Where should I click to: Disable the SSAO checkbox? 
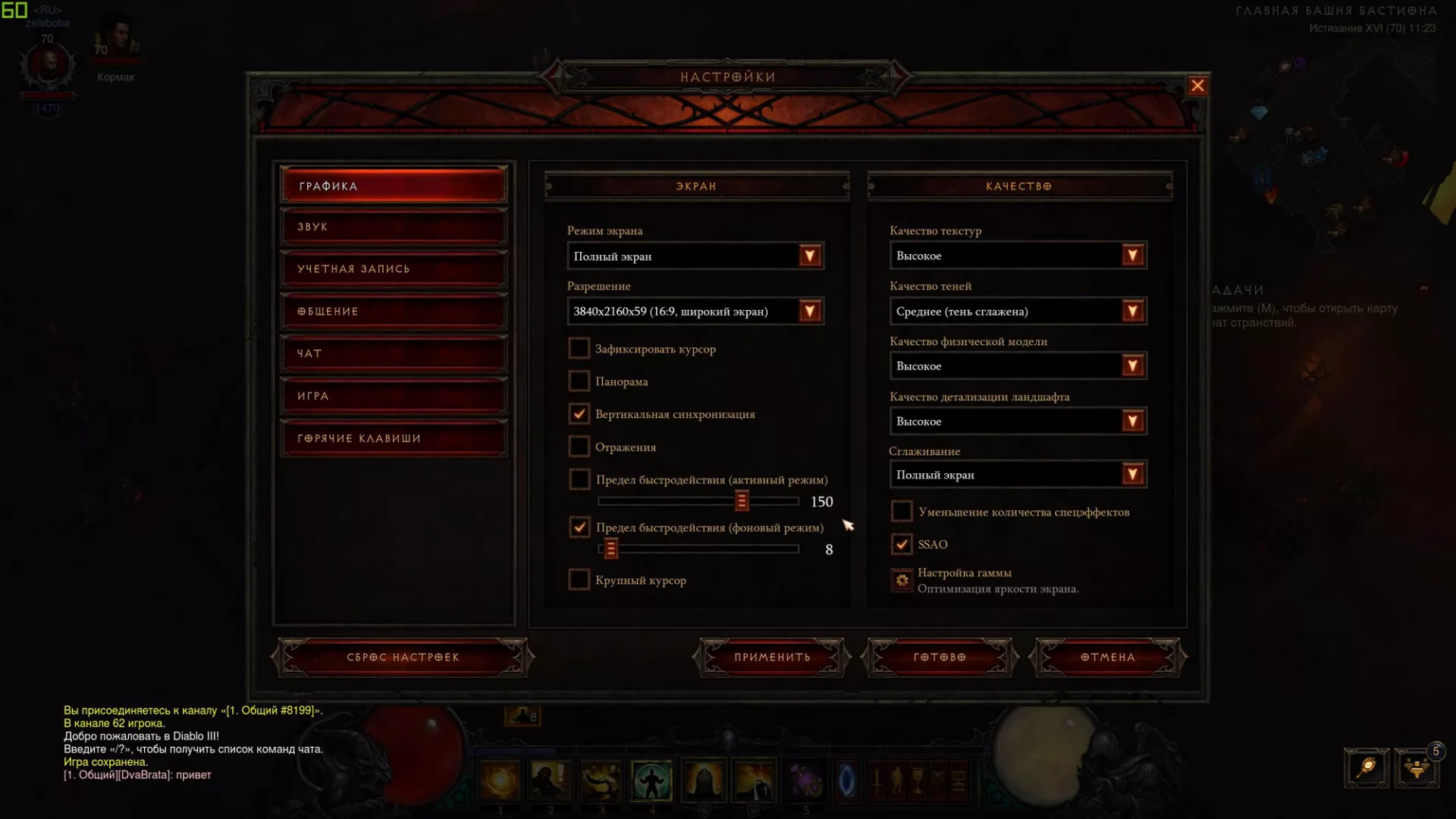click(902, 544)
